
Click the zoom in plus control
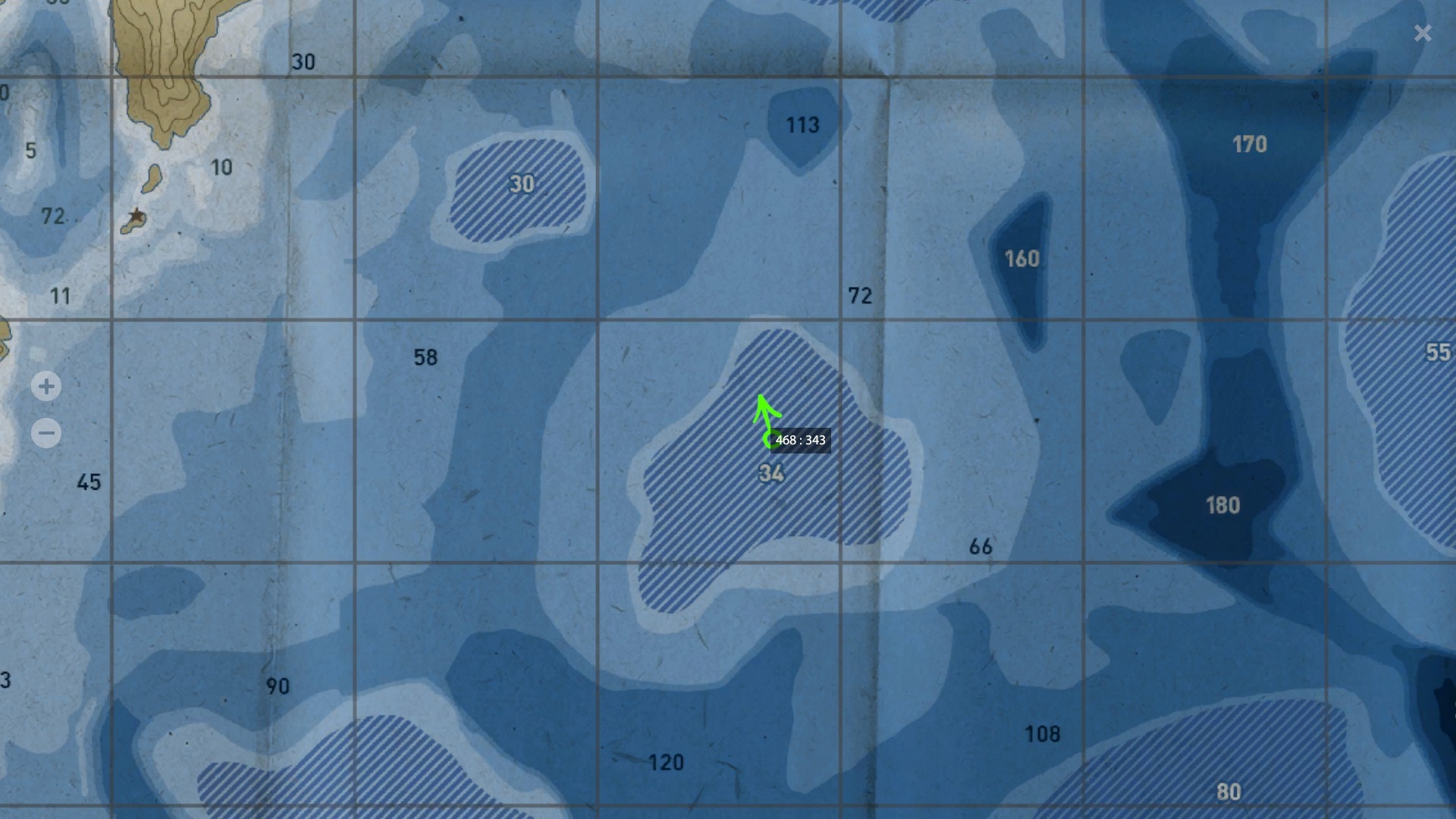46,387
